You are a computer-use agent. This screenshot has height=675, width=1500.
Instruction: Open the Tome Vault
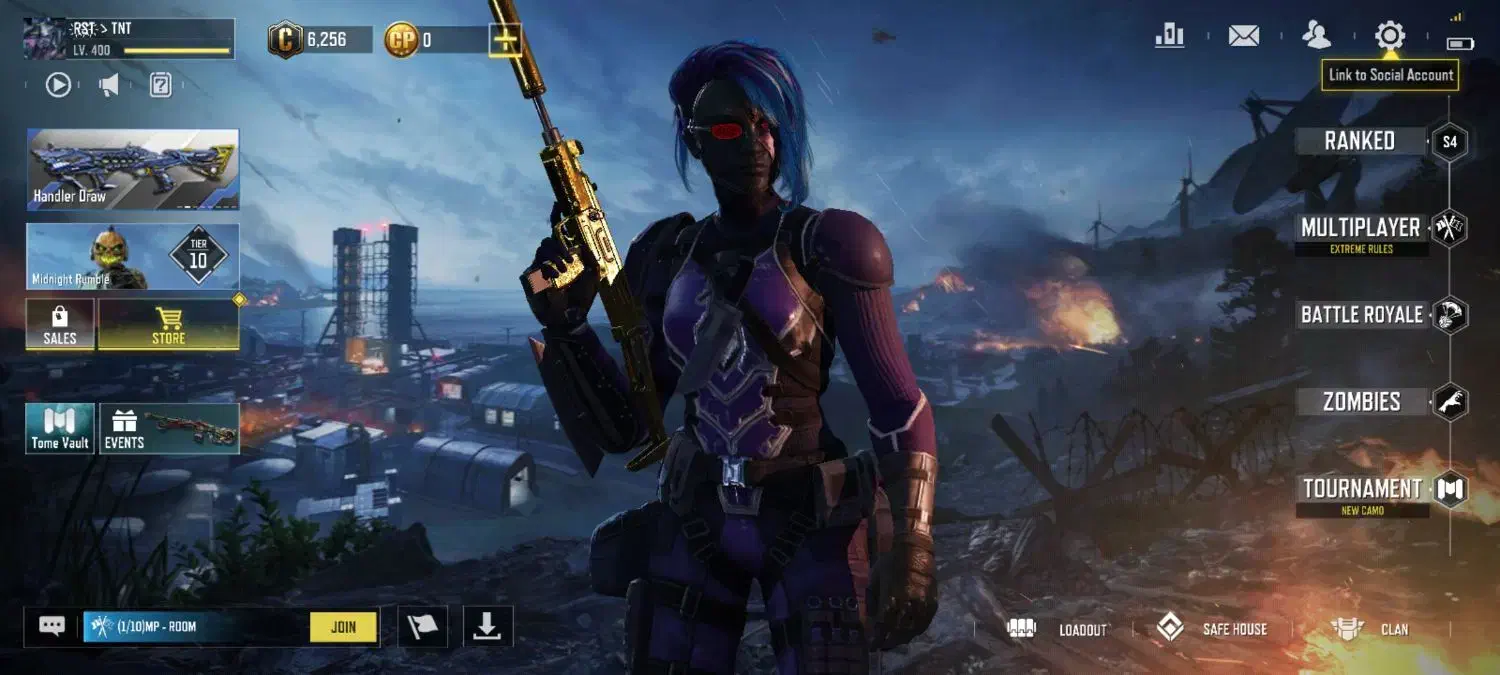coord(60,428)
